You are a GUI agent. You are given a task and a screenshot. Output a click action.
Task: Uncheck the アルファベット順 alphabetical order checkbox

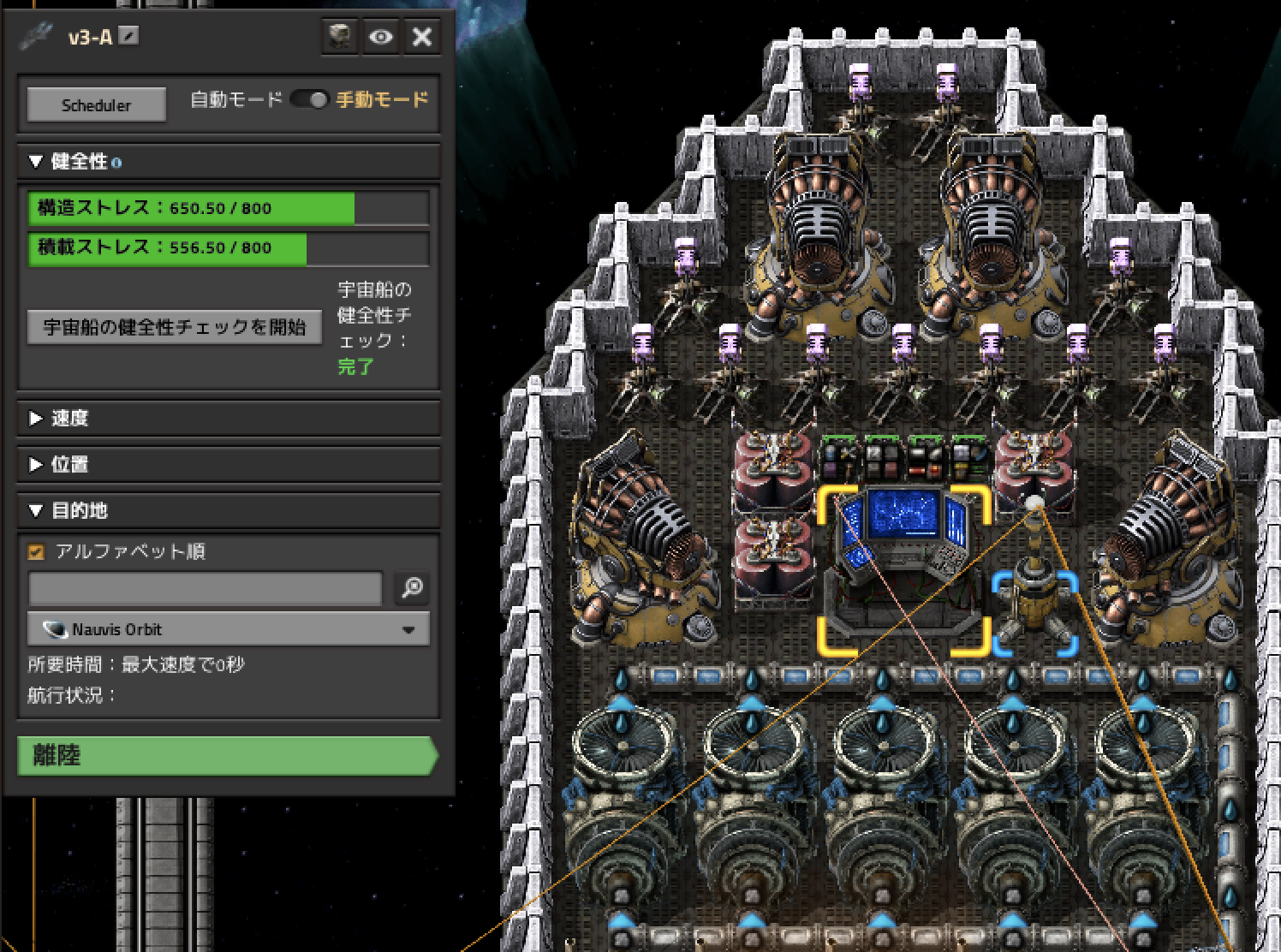36,552
